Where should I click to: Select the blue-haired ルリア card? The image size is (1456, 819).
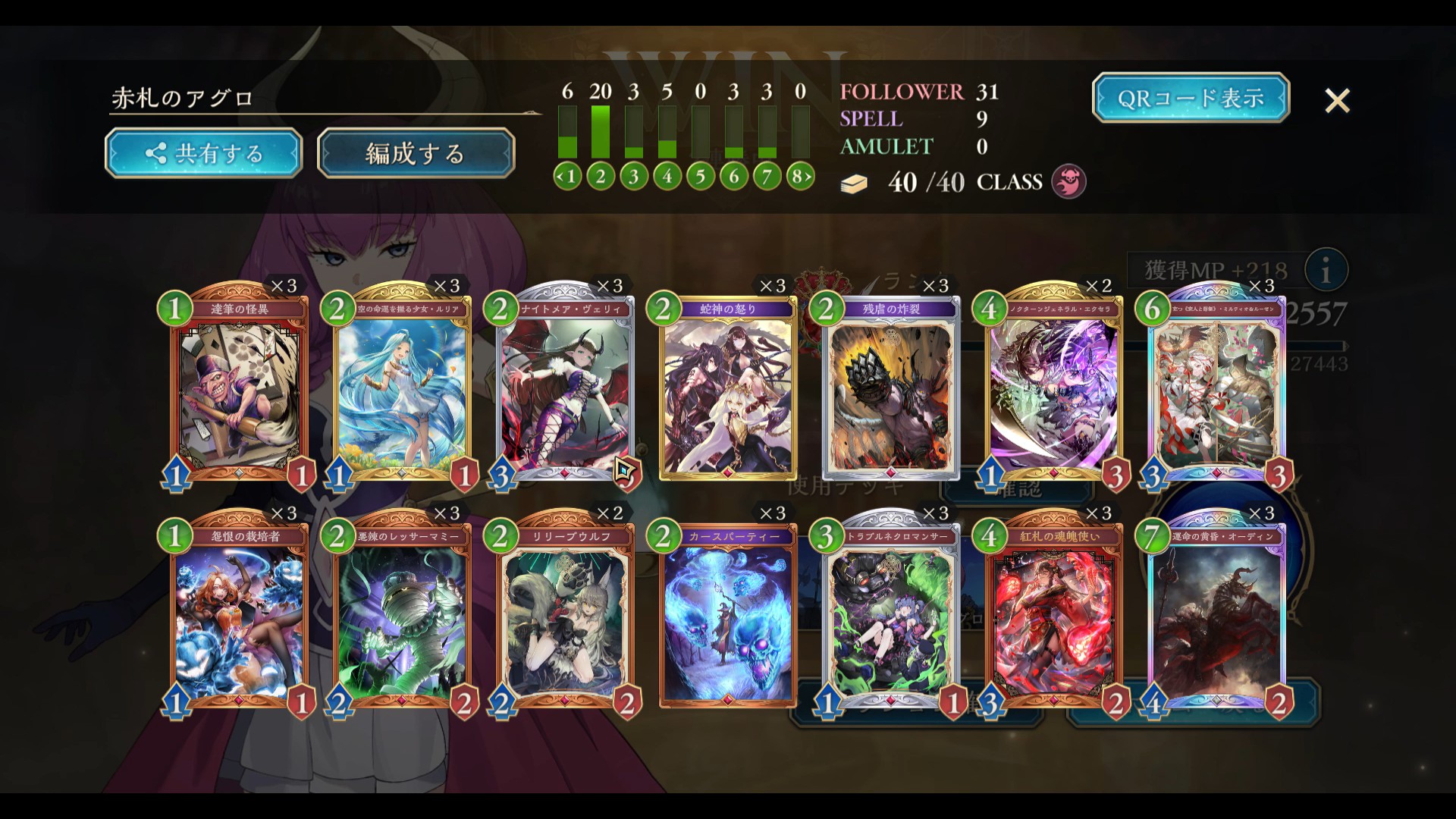403,391
